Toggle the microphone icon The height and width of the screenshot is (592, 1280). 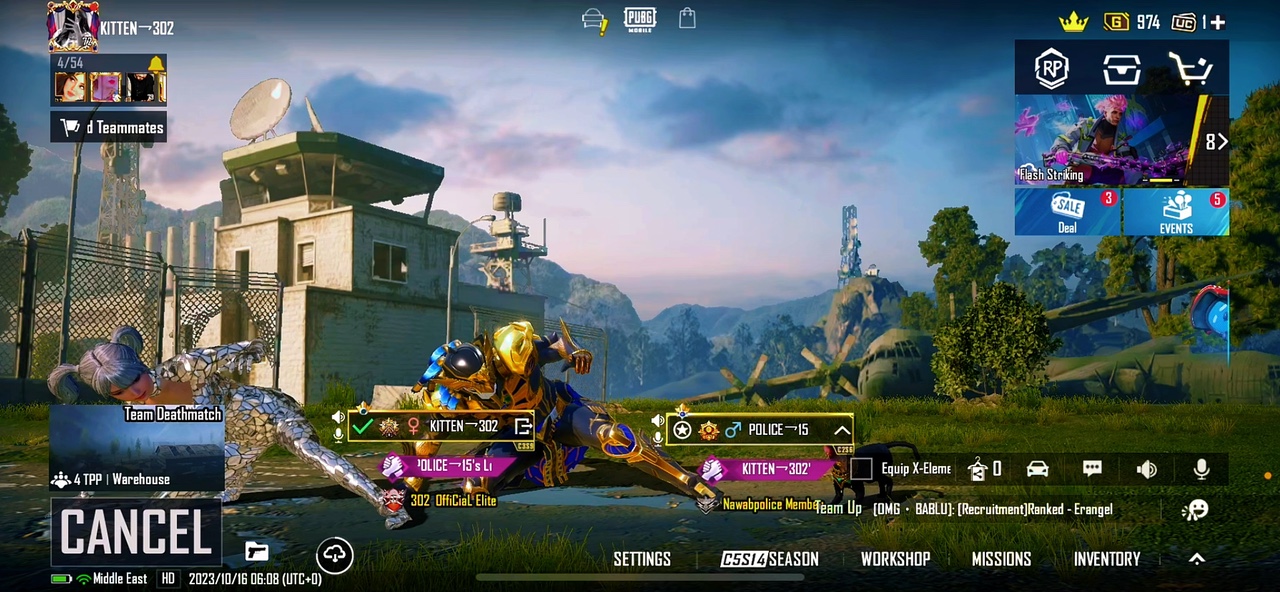pos(1201,469)
